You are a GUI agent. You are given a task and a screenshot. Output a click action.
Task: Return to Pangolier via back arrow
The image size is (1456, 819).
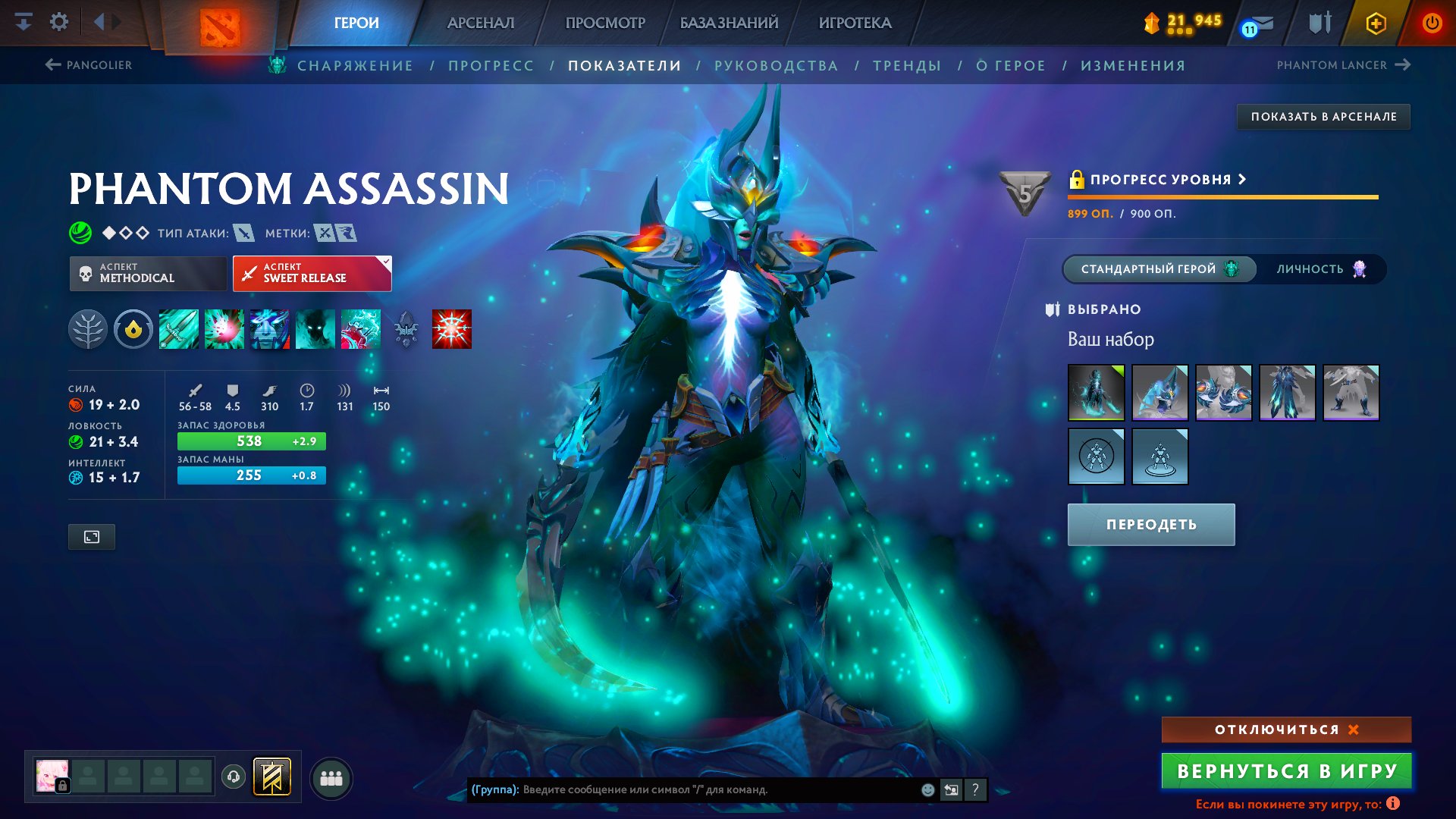pyautogui.click(x=52, y=64)
